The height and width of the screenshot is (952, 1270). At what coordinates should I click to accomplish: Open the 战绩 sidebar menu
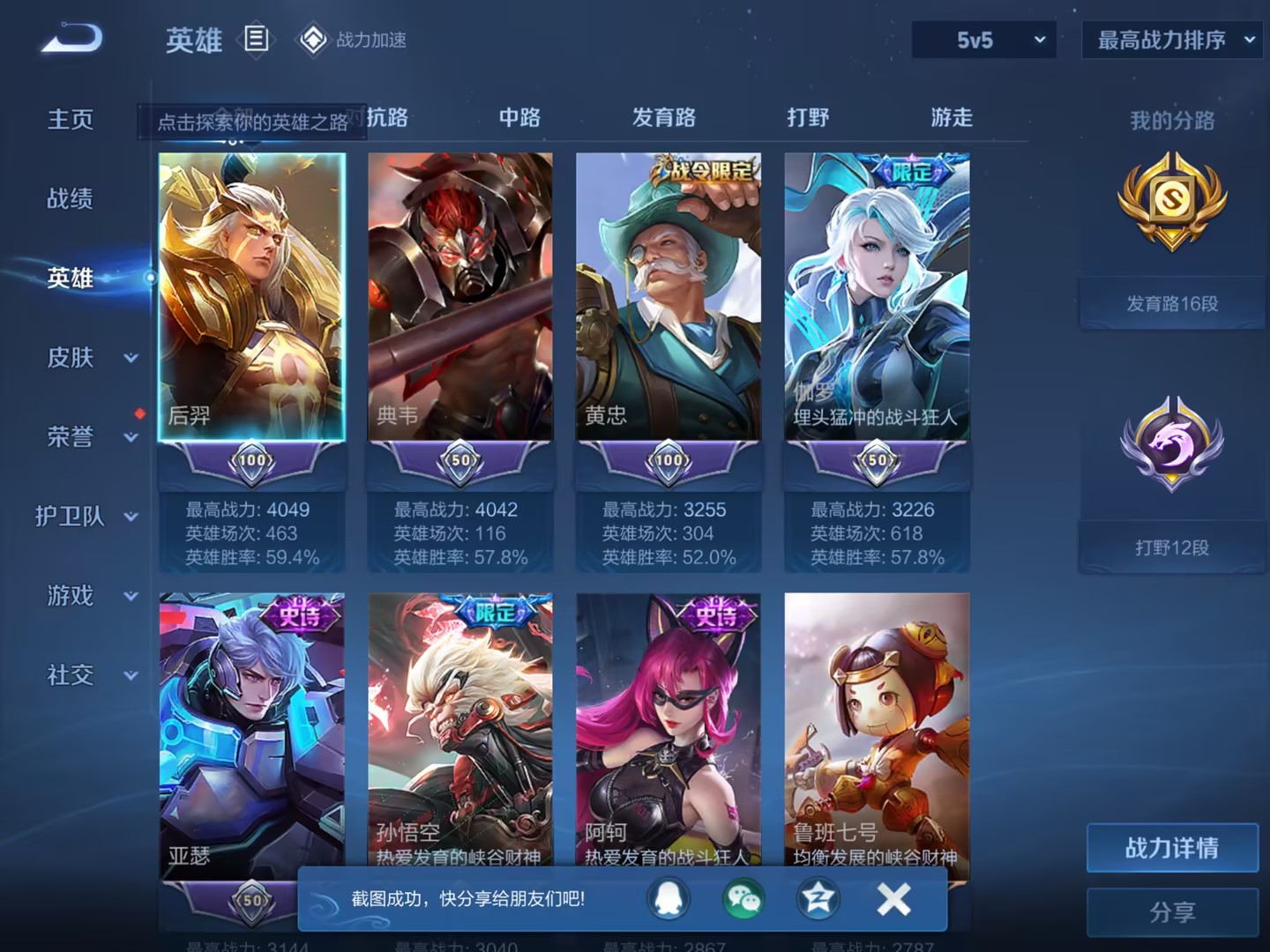coord(69,199)
